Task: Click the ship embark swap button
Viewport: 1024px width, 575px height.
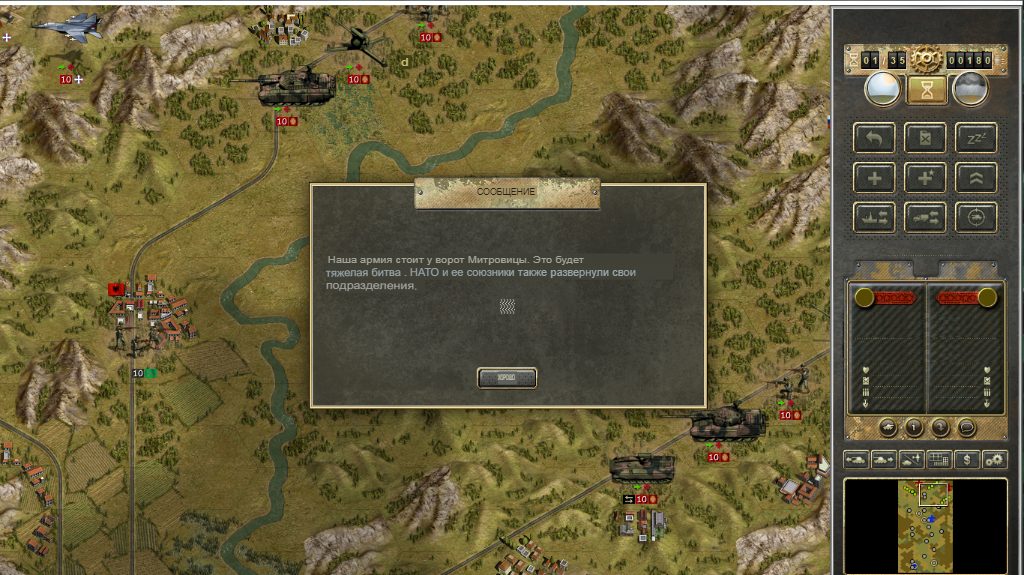Action: [x=874, y=216]
